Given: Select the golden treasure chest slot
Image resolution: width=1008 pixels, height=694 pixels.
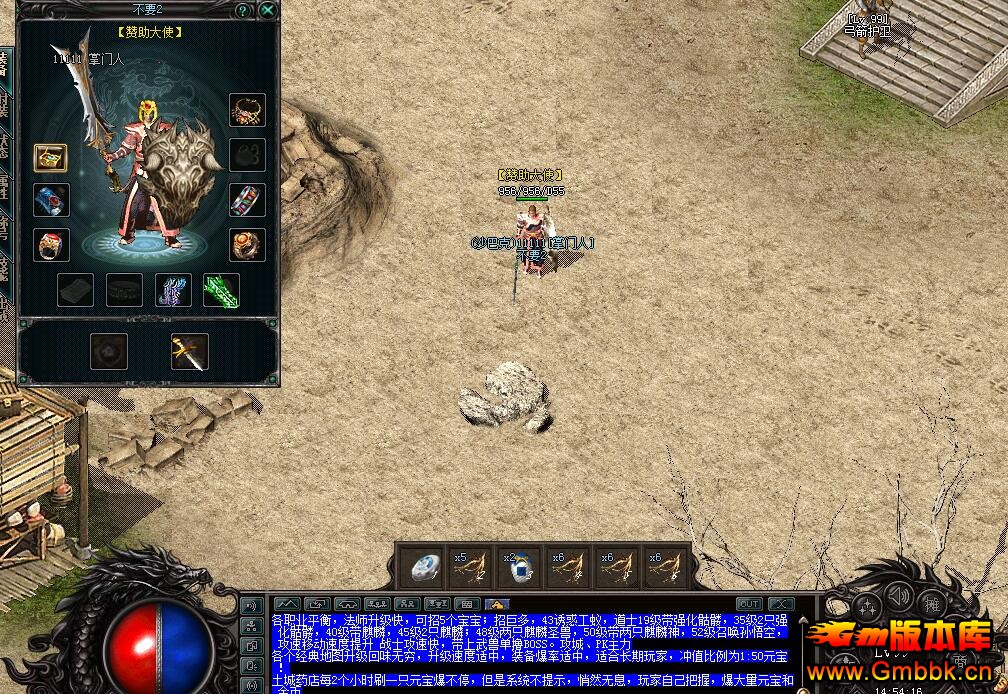Looking at the screenshot, I should (50, 157).
